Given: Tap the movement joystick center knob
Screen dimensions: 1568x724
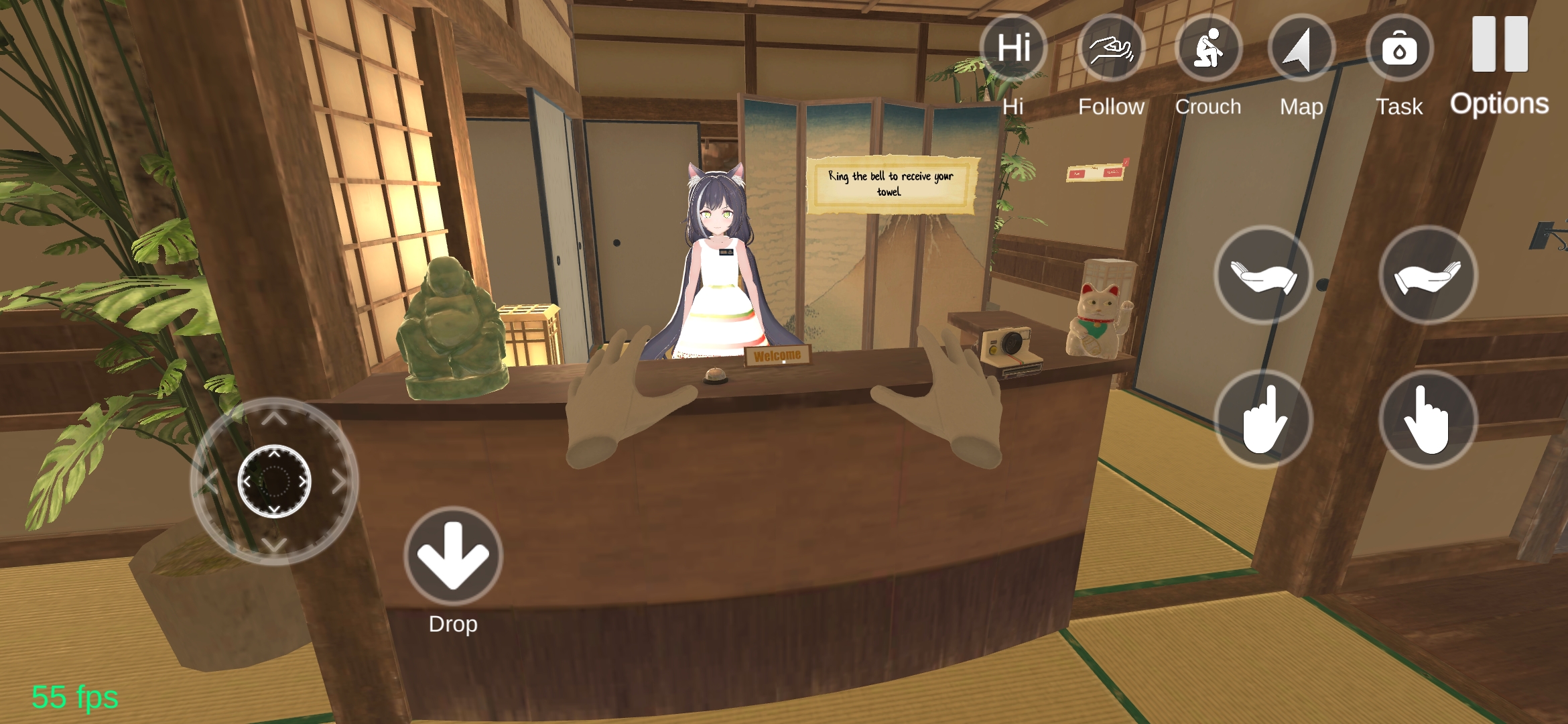Looking at the screenshot, I should pos(274,481).
